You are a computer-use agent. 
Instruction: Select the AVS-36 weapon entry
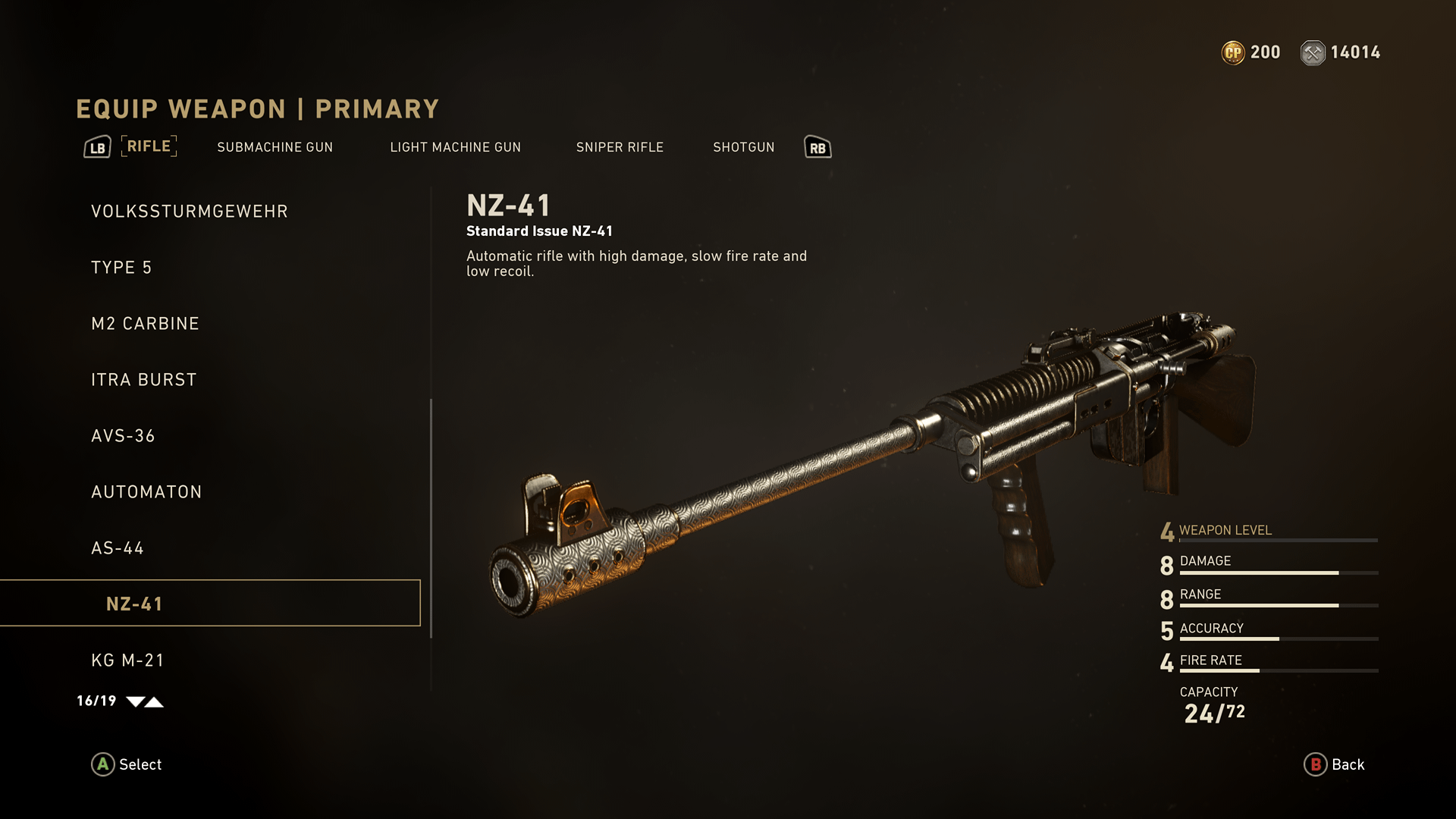(x=123, y=436)
